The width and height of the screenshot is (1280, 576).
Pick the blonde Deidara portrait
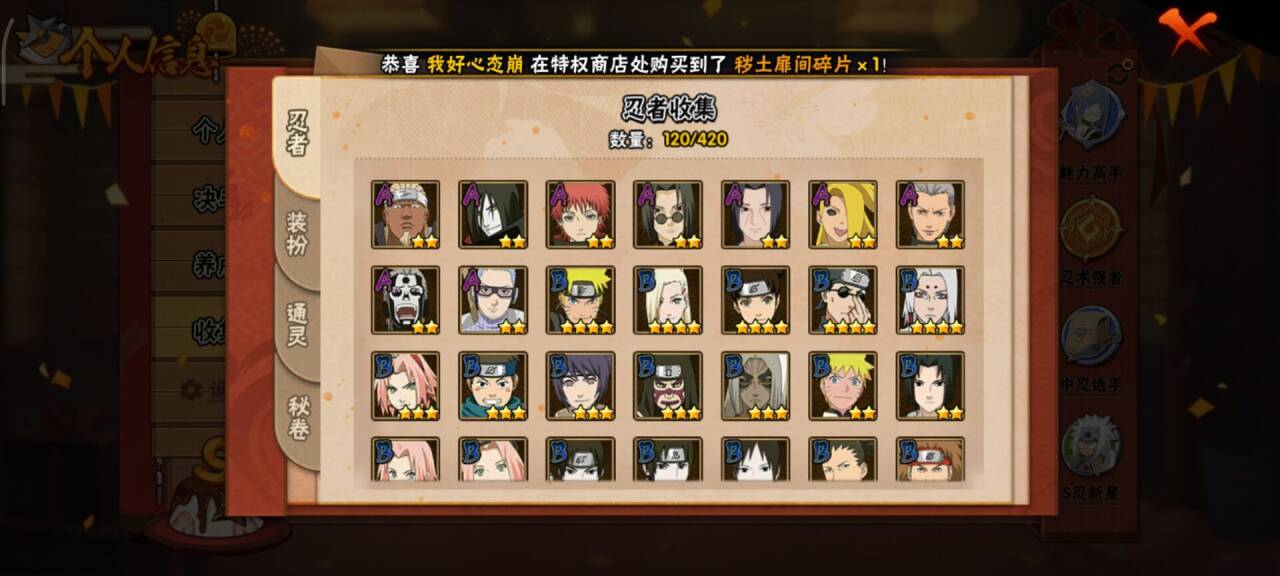843,214
